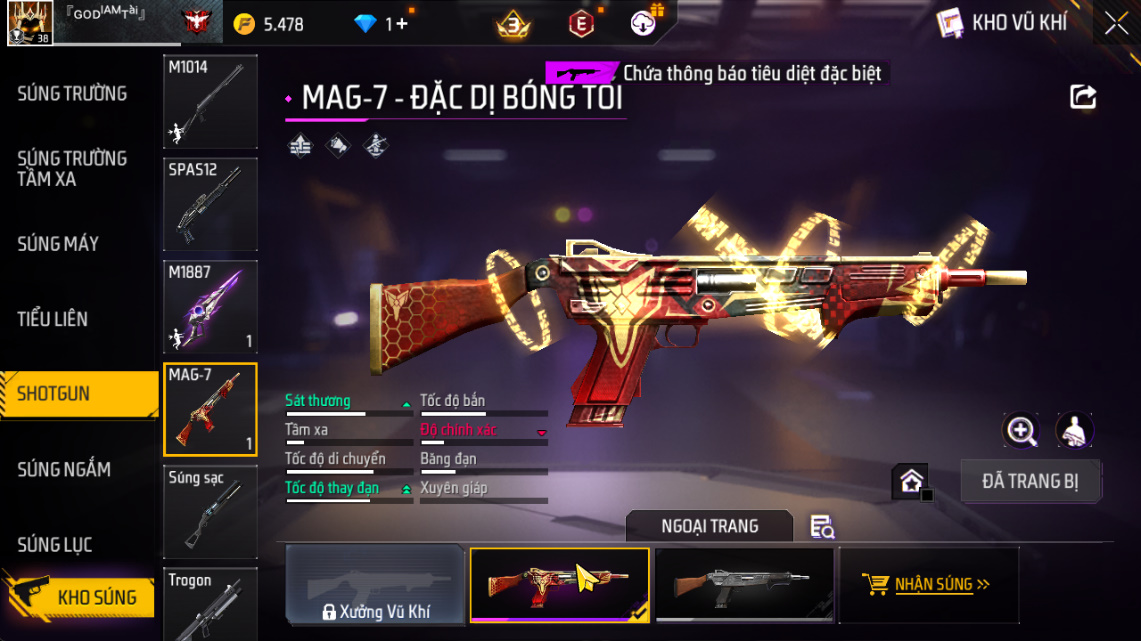Select the default black MAG-7 skin
The height and width of the screenshot is (641, 1141).
pyautogui.click(x=742, y=585)
